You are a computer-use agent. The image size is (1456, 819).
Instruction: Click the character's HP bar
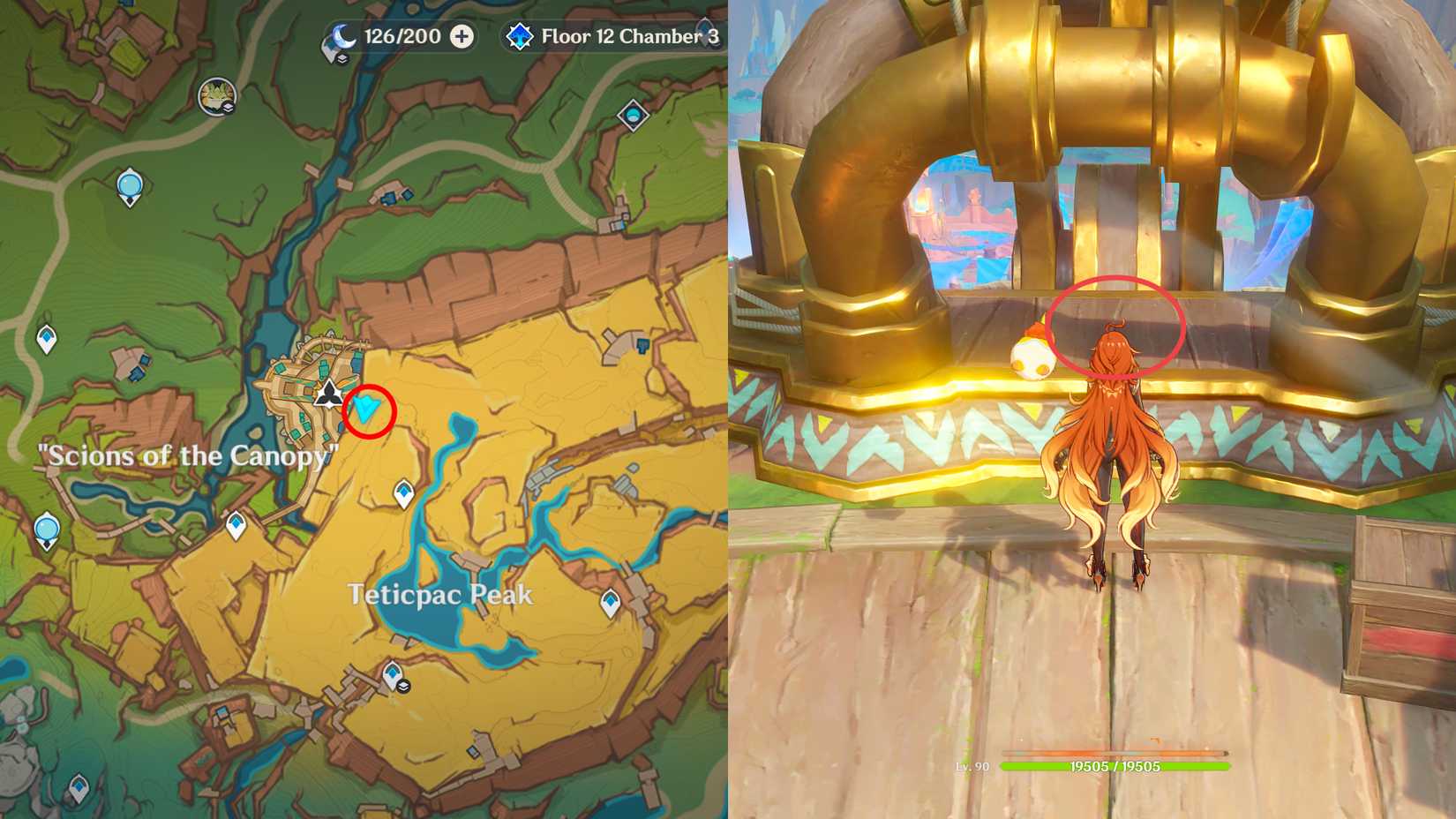[x=1116, y=764]
